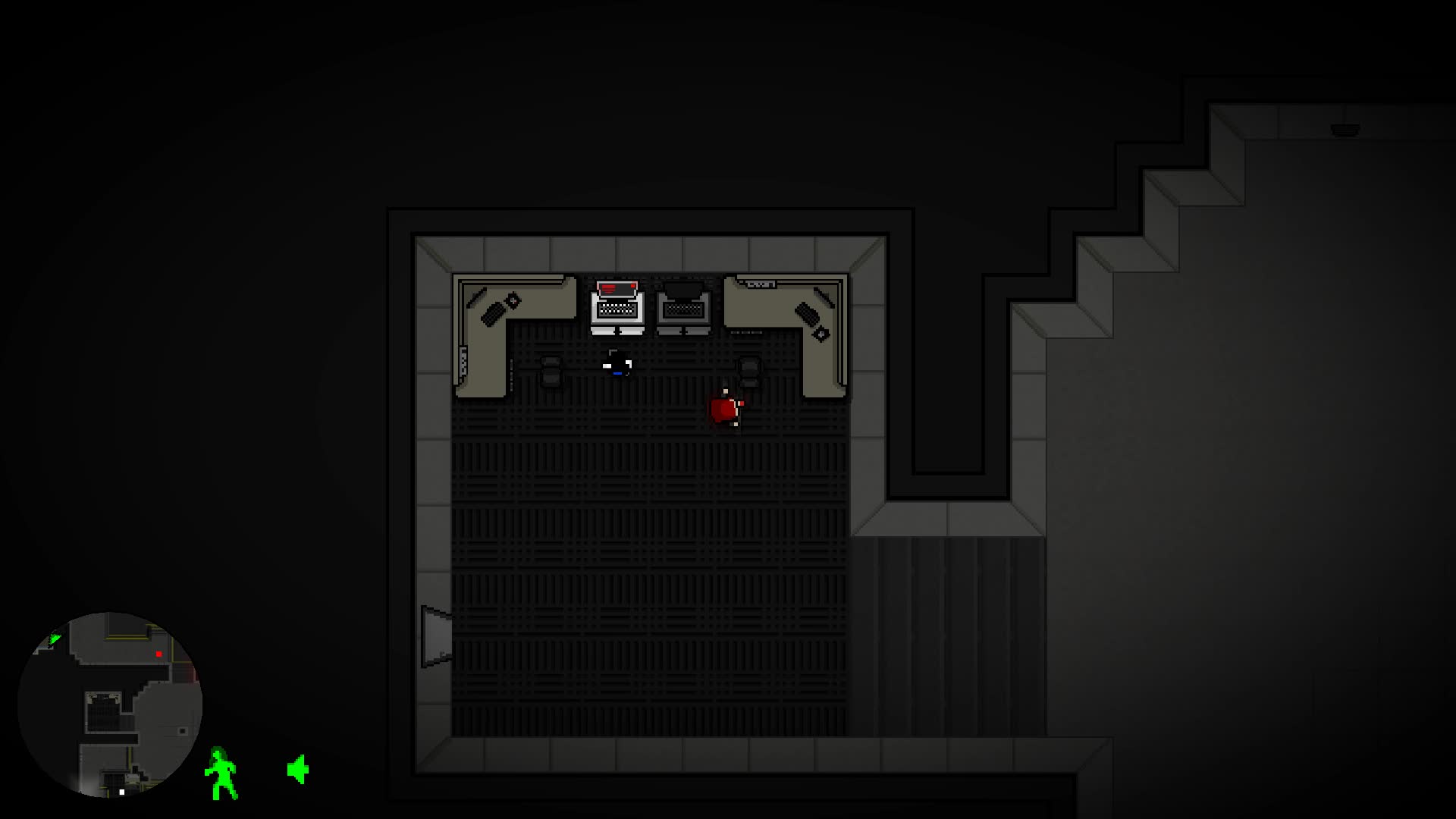
Task: Click the green speaker sound indicator
Action: coord(298,768)
